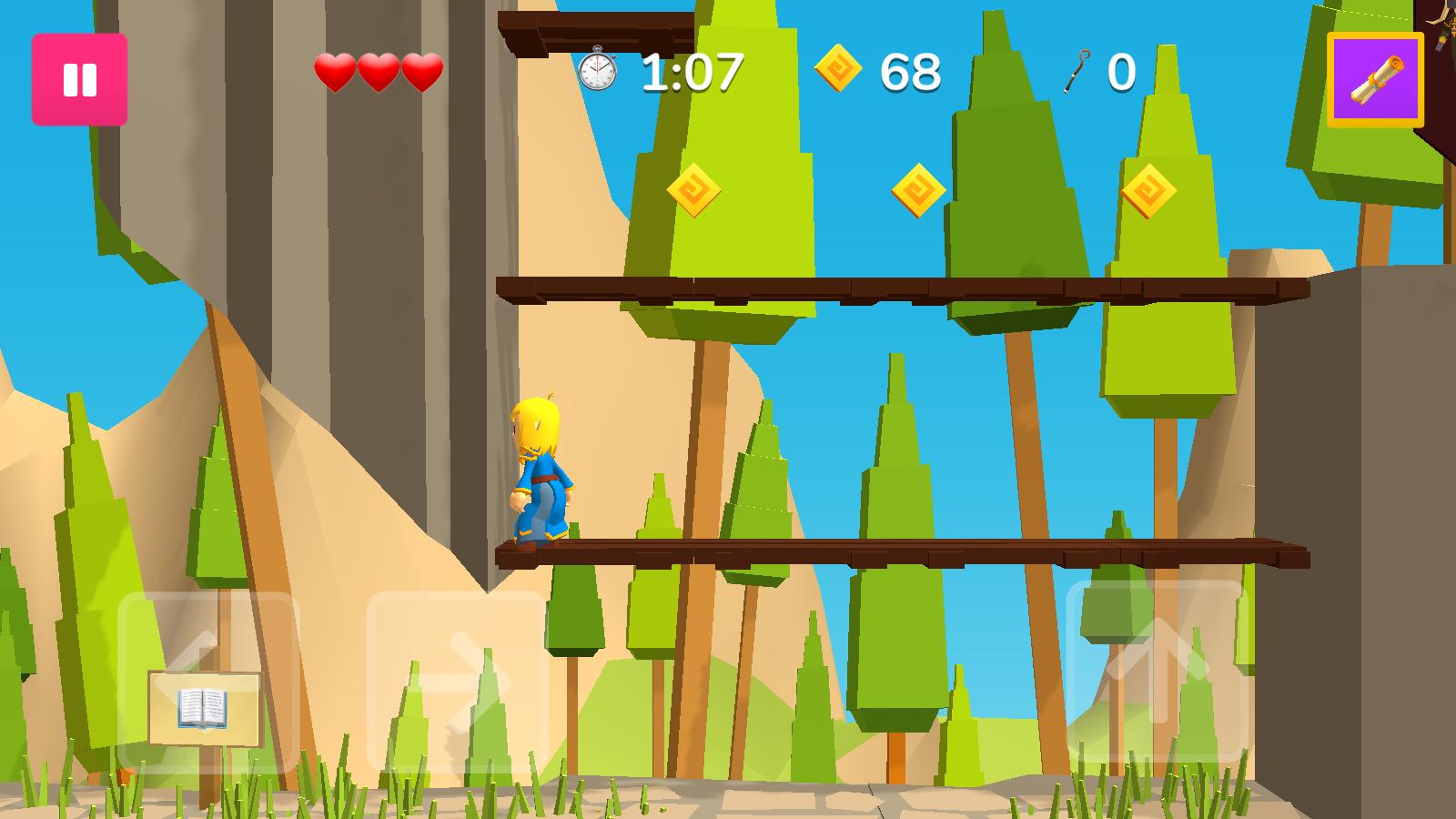Open the purple scroll button
The height and width of the screenshot is (819, 1456).
click(1375, 80)
